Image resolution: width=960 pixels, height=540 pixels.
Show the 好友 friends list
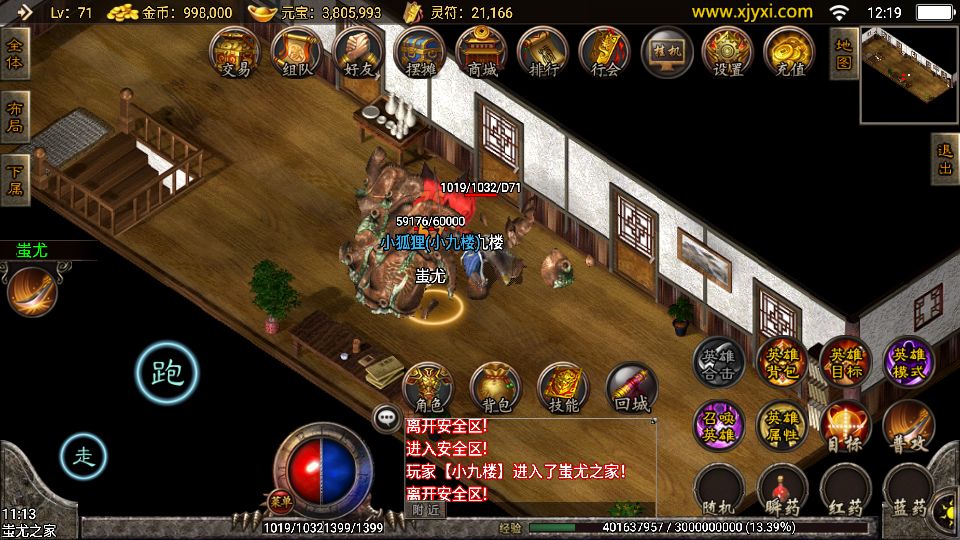point(358,51)
